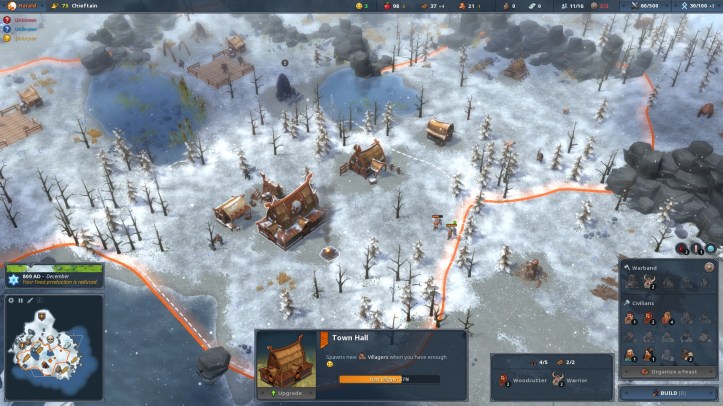Toggle the round button beside Warband
The width and height of the screenshot is (723, 406).
click(x=711, y=267)
